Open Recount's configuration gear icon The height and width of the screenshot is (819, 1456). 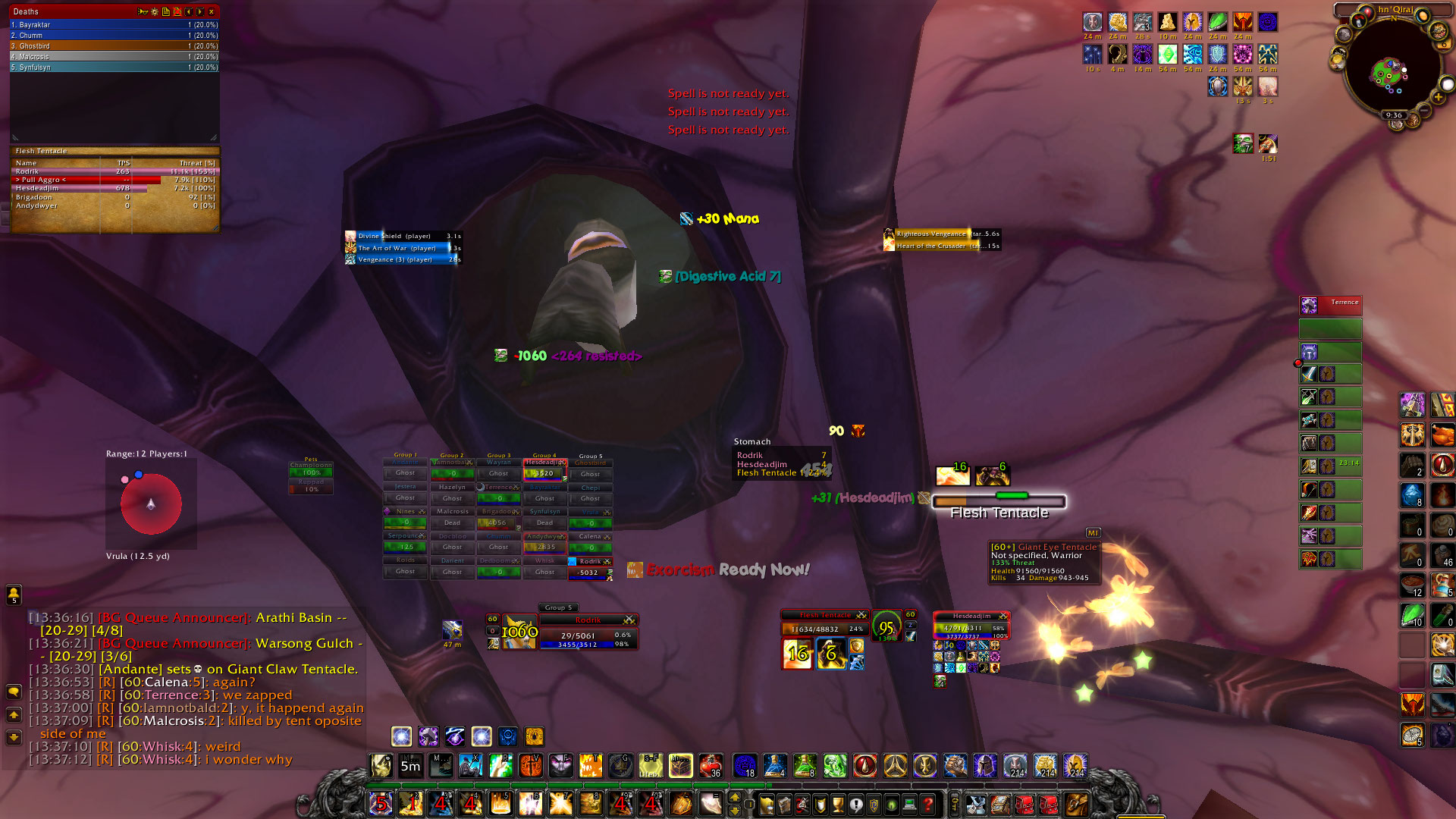[x=155, y=12]
